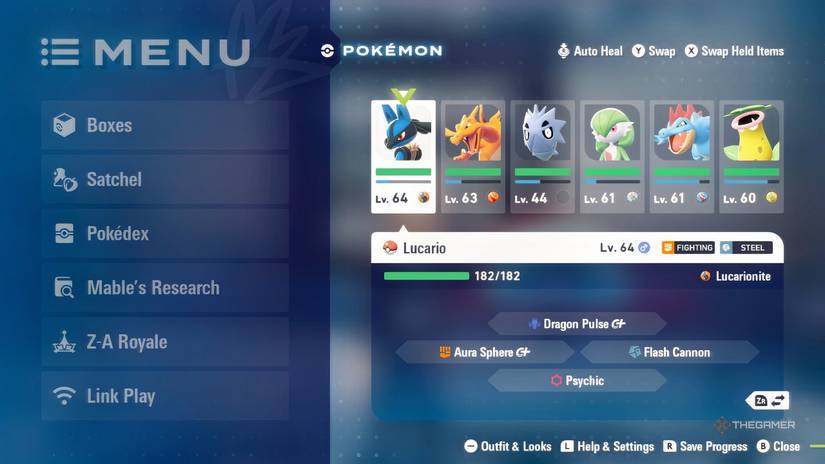Image resolution: width=825 pixels, height=464 pixels.
Task: Choose the Feraligatr party slot
Action: click(x=682, y=156)
